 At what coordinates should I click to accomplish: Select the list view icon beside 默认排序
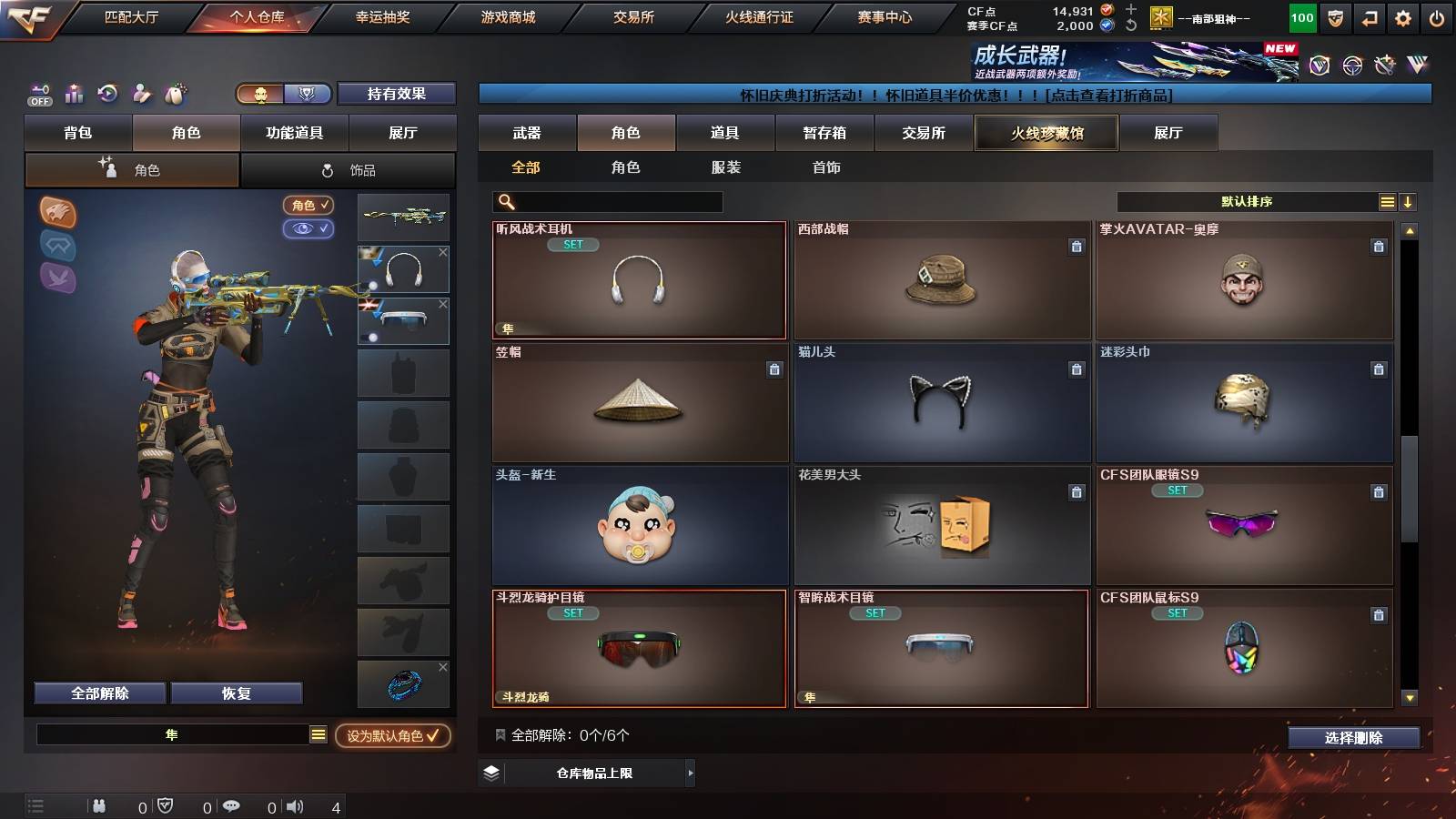(1386, 201)
